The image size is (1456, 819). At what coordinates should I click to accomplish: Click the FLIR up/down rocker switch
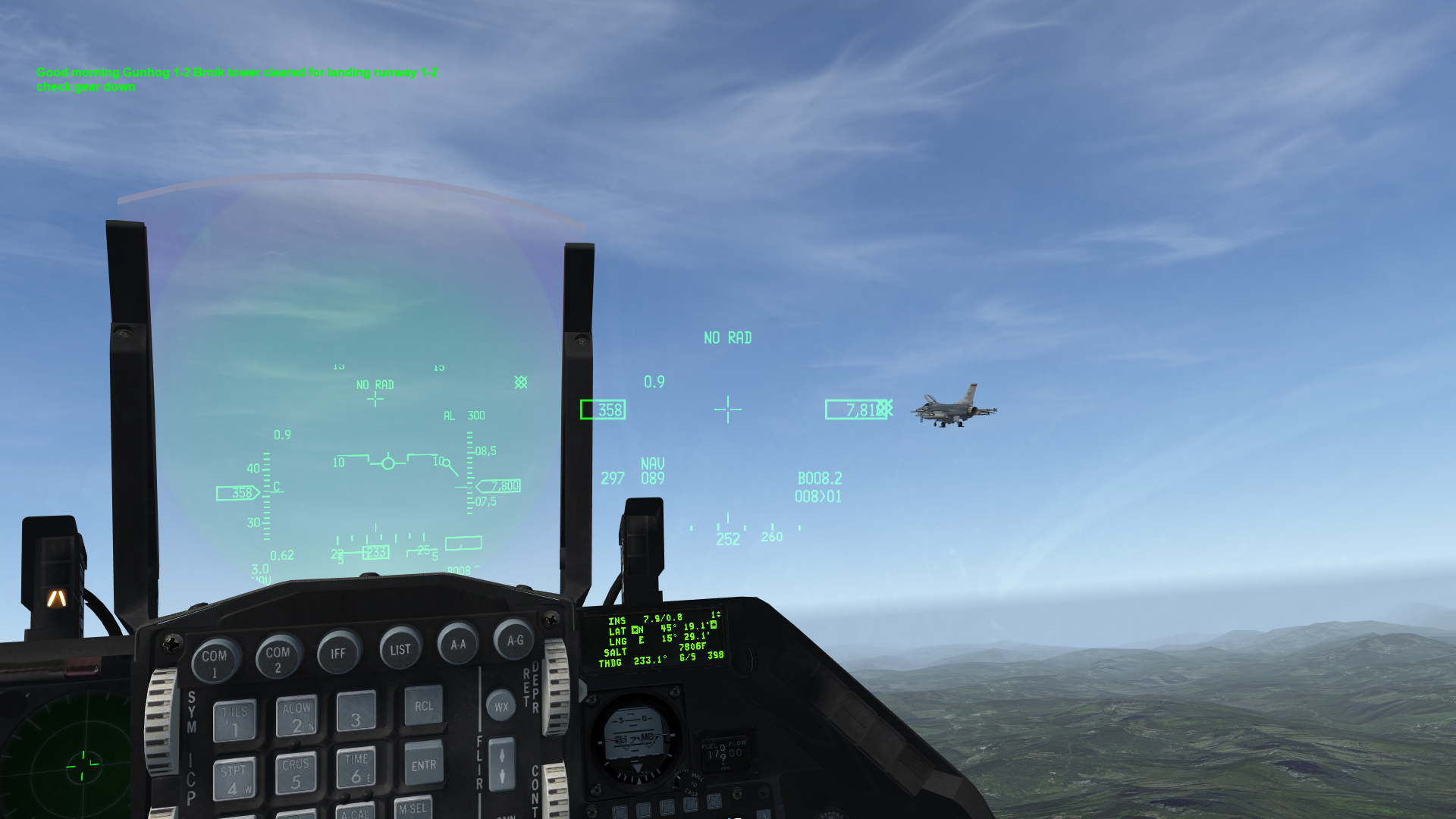click(501, 764)
